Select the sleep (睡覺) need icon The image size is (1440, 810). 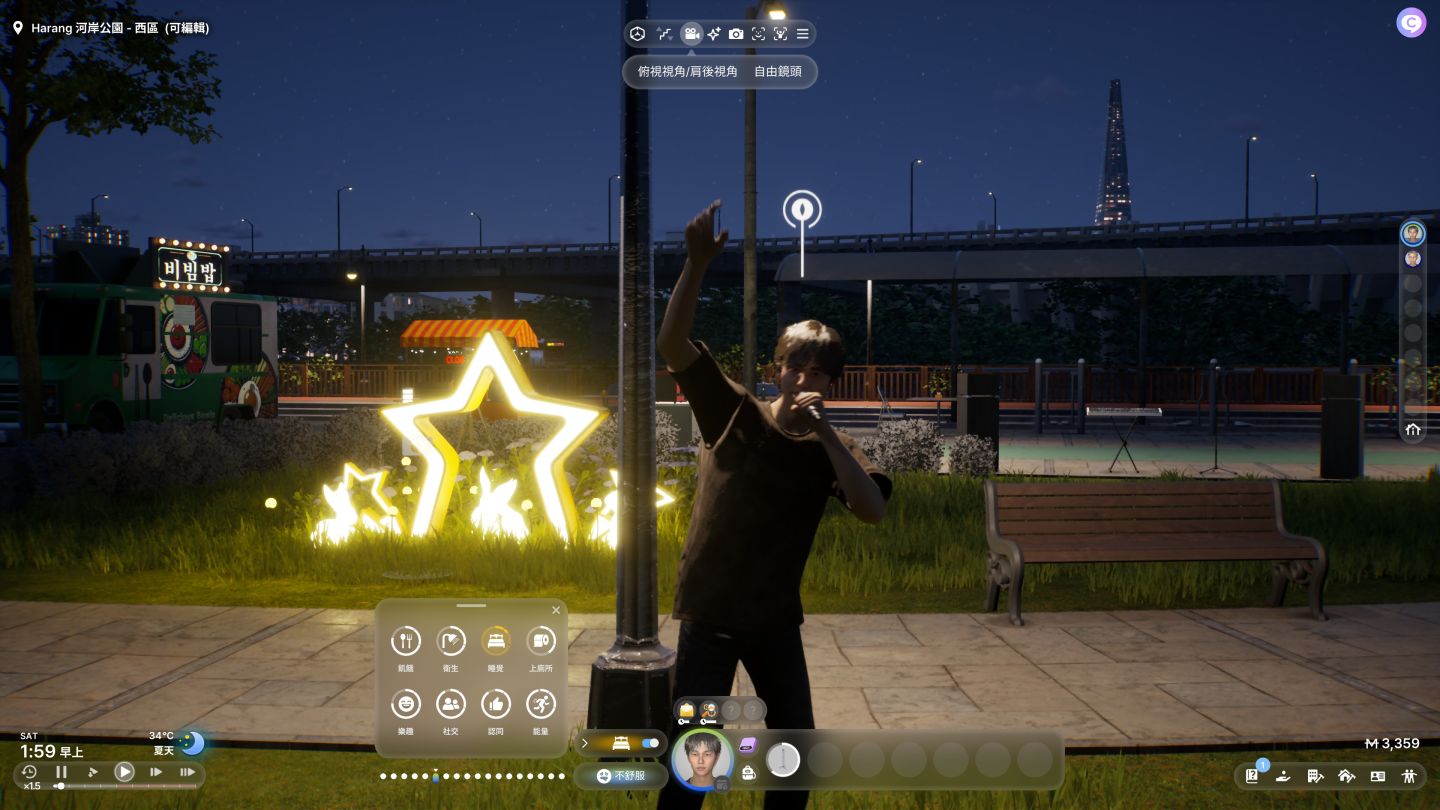click(496, 641)
